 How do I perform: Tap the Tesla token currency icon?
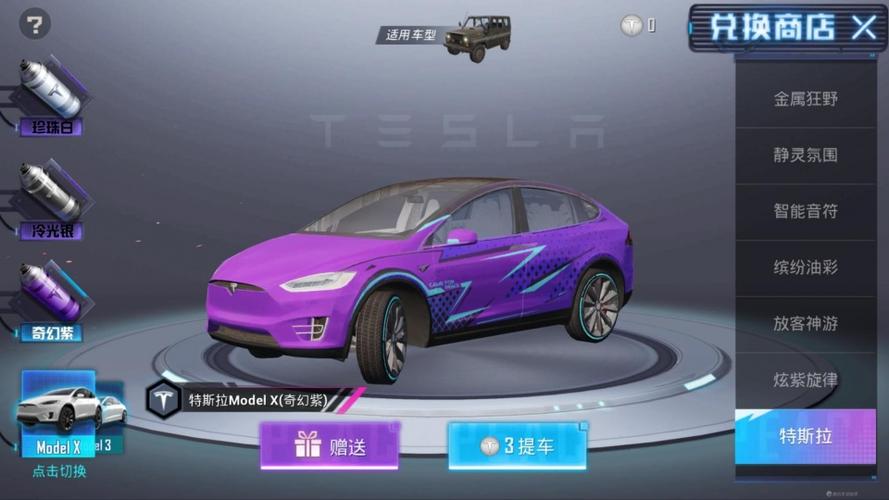pos(631,26)
